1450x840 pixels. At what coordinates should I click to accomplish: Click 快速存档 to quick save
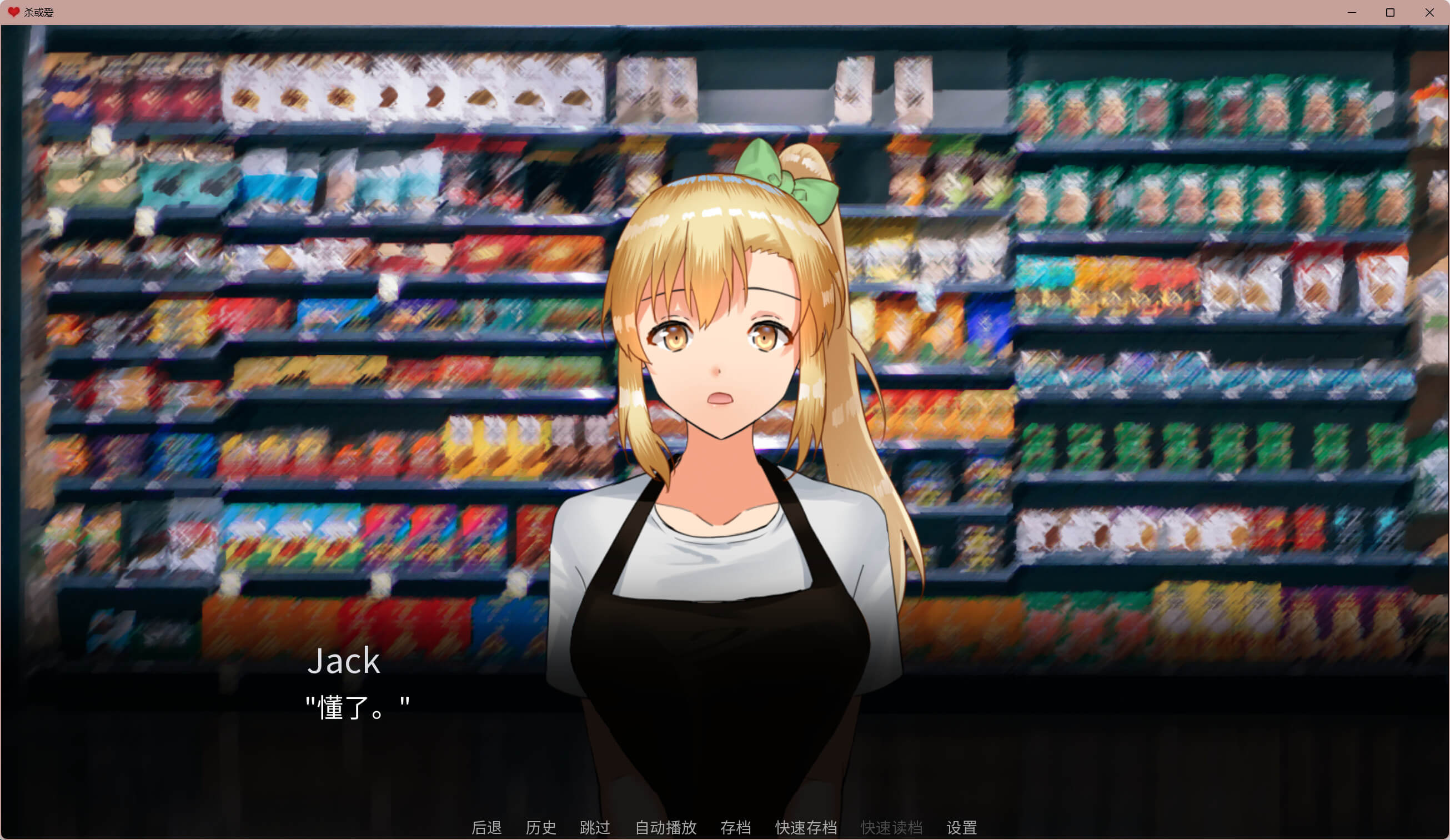pyautogui.click(x=806, y=827)
